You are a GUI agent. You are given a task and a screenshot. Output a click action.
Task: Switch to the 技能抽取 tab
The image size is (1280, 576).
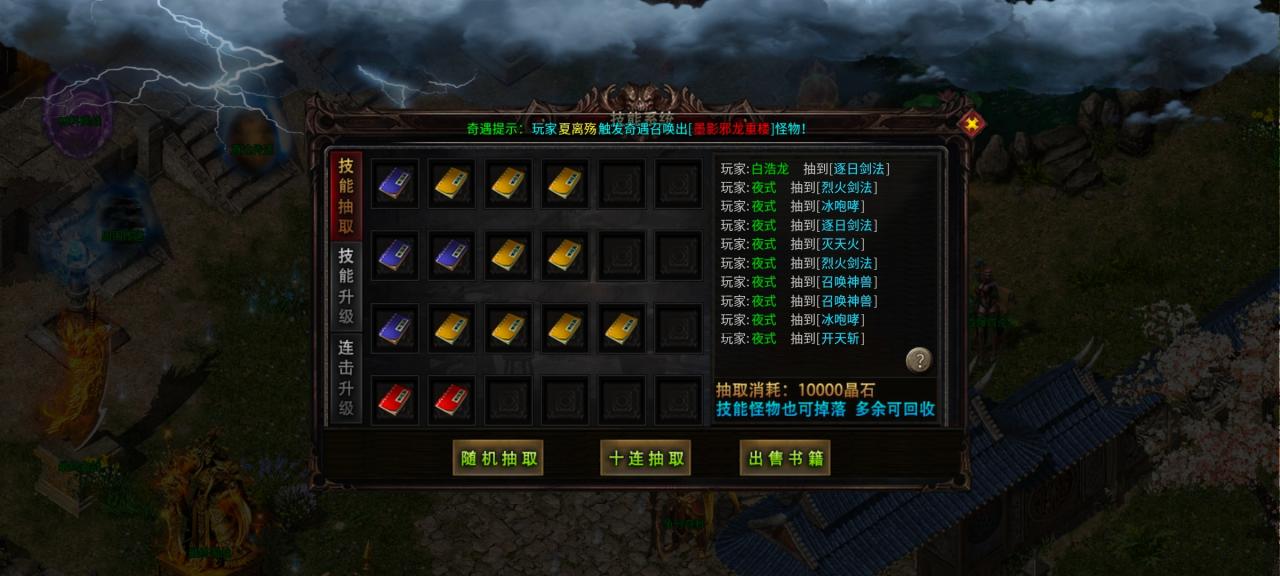point(346,196)
